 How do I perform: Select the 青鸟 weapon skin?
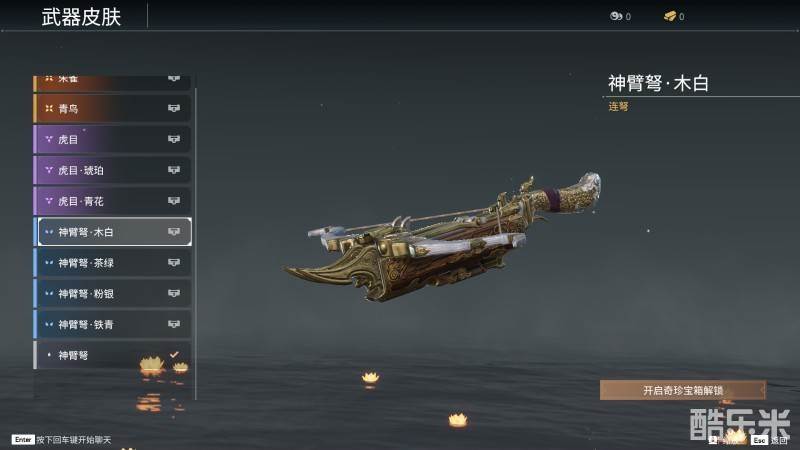click(x=112, y=108)
